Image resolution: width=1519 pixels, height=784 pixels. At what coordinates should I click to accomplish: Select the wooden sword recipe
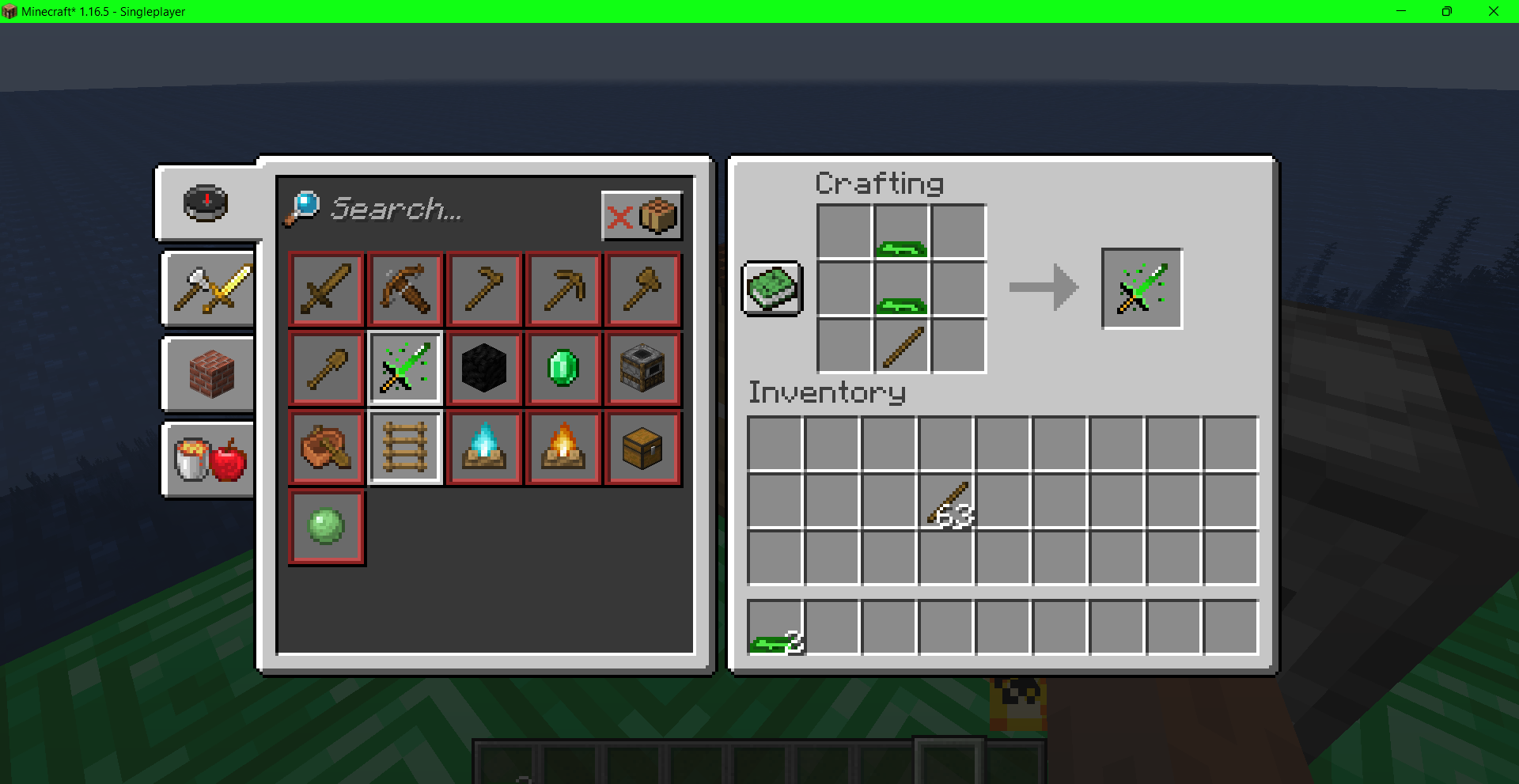326,289
